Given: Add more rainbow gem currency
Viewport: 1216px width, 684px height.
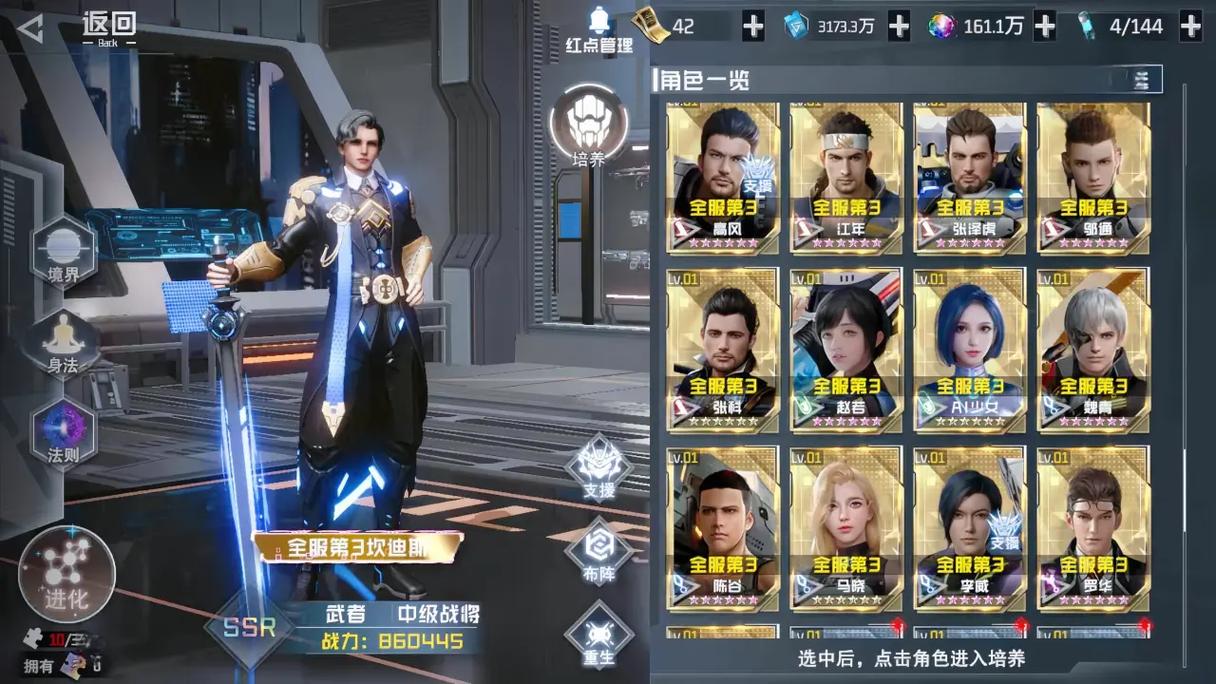Looking at the screenshot, I should click(x=1044, y=27).
